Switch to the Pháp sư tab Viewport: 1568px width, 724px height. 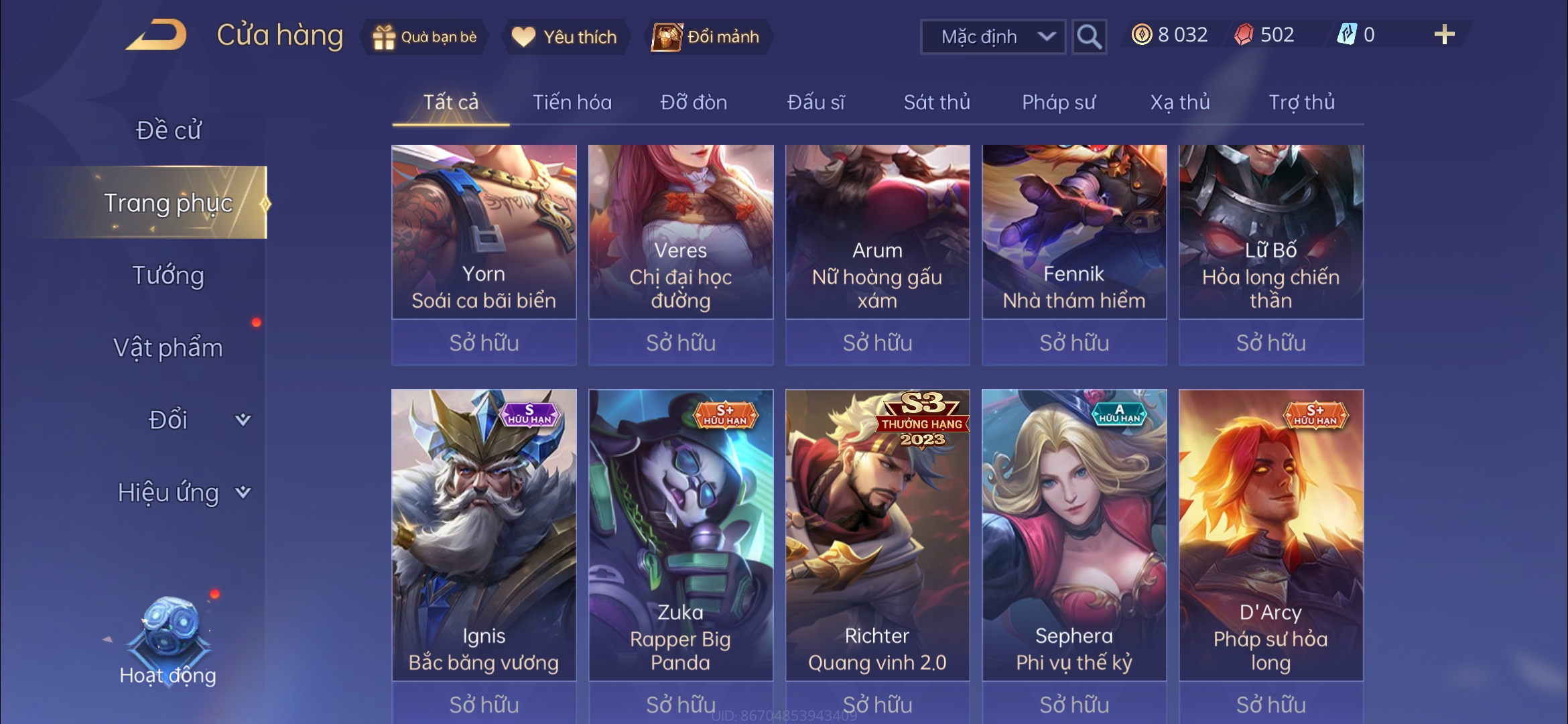1059,103
